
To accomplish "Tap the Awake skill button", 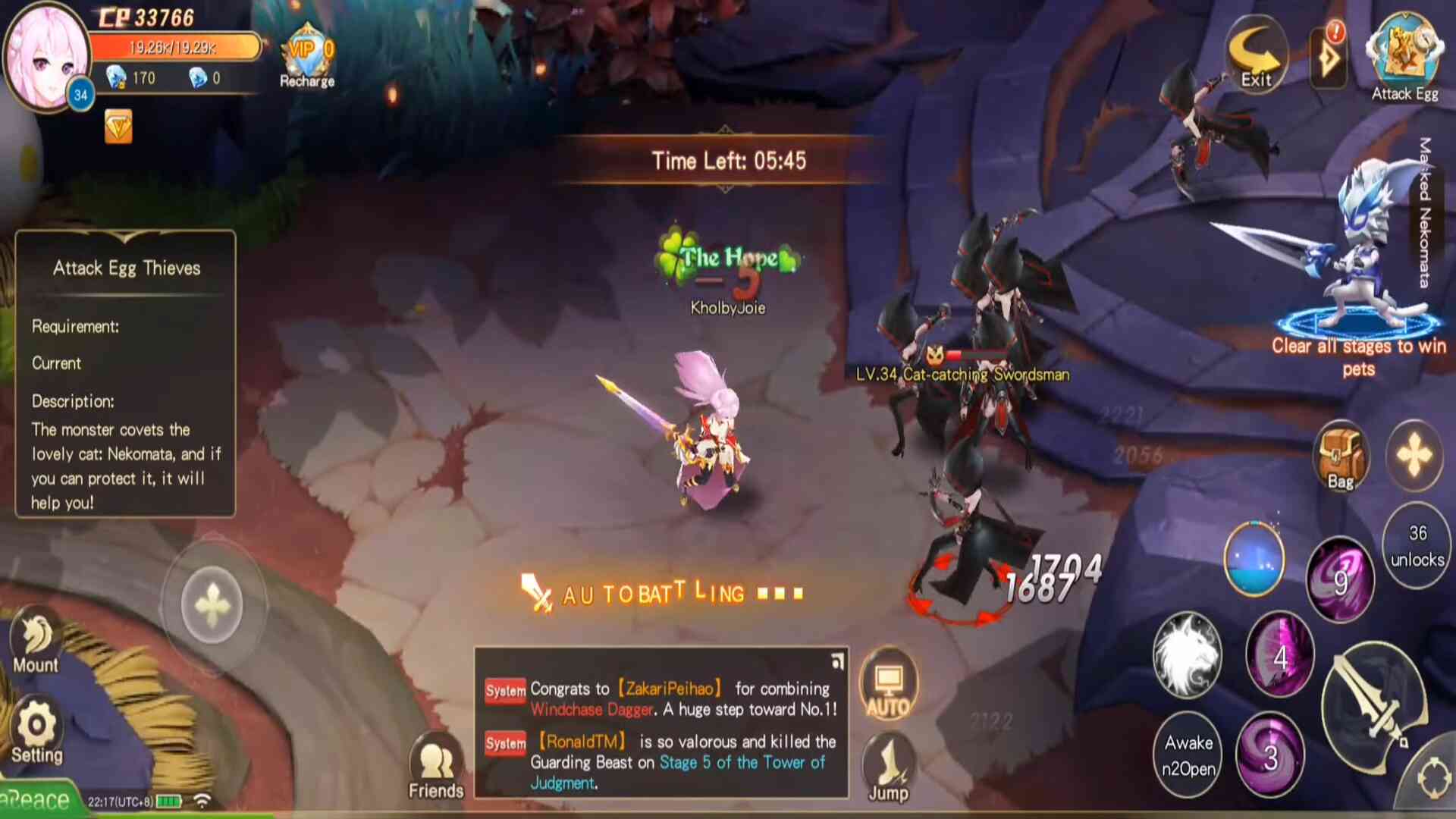I will coord(1188,755).
